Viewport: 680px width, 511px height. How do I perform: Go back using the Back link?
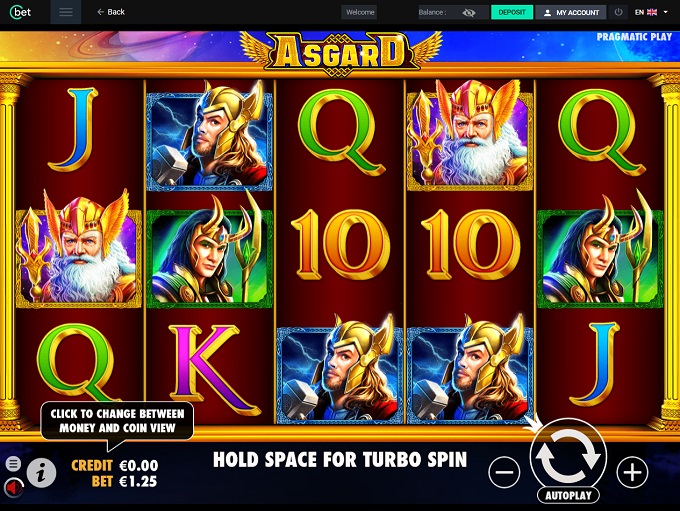[111, 12]
